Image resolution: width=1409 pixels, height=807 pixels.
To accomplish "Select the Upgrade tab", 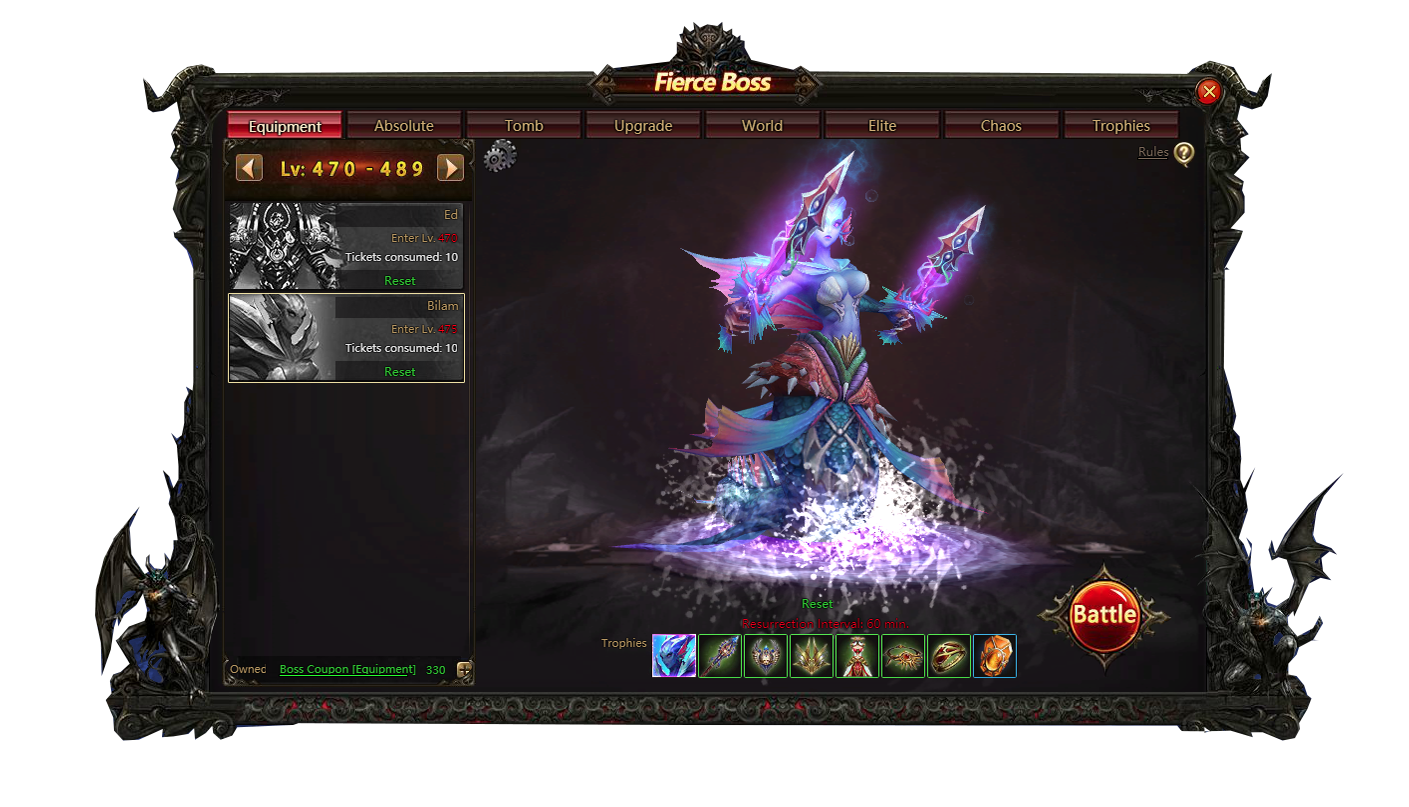I will (643, 126).
